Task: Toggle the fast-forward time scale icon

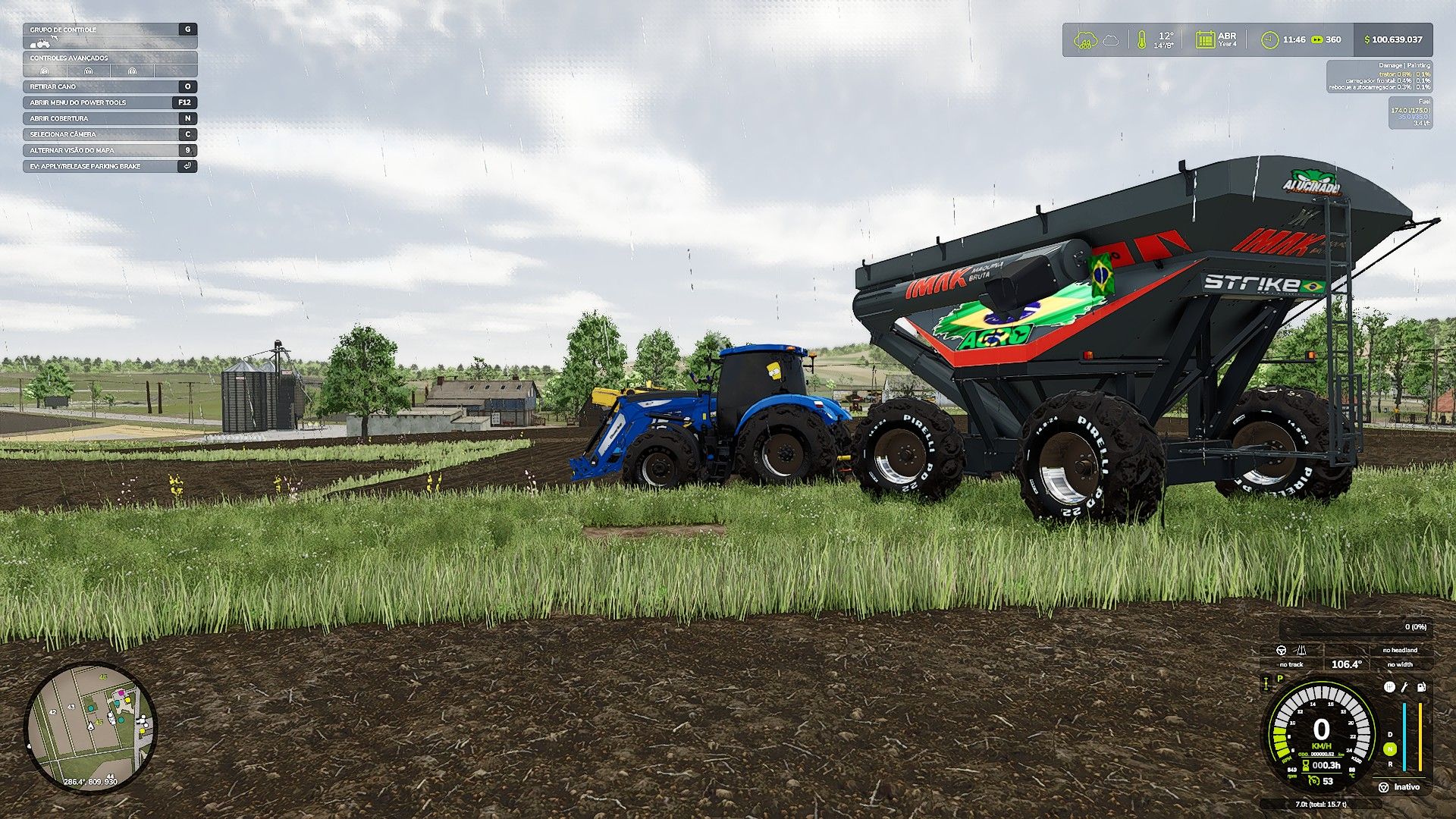Action: tap(1317, 40)
